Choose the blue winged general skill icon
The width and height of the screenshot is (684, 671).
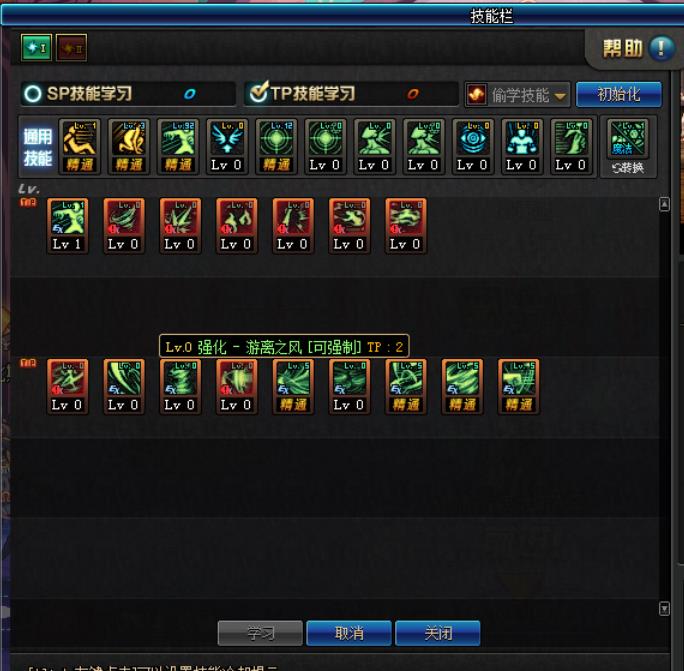[x=227, y=146]
